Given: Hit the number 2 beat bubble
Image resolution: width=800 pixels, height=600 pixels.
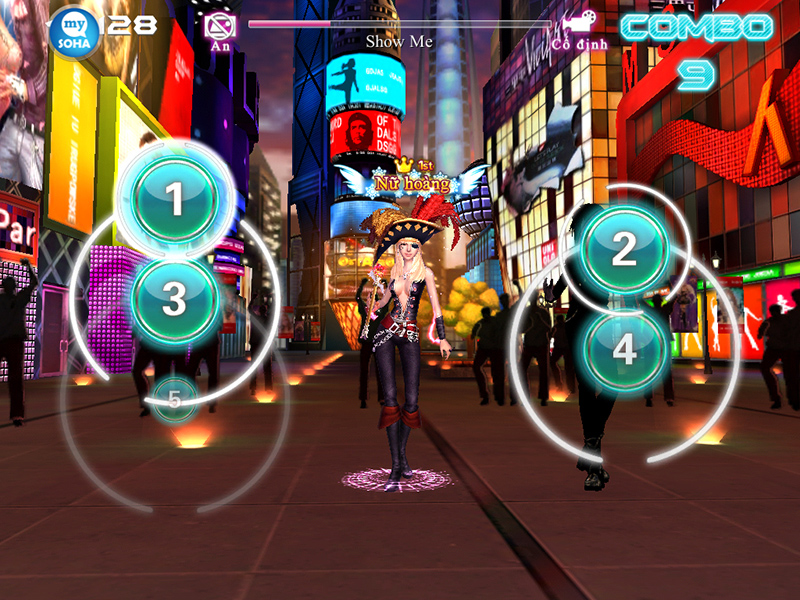Looking at the screenshot, I should pos(624,249).
